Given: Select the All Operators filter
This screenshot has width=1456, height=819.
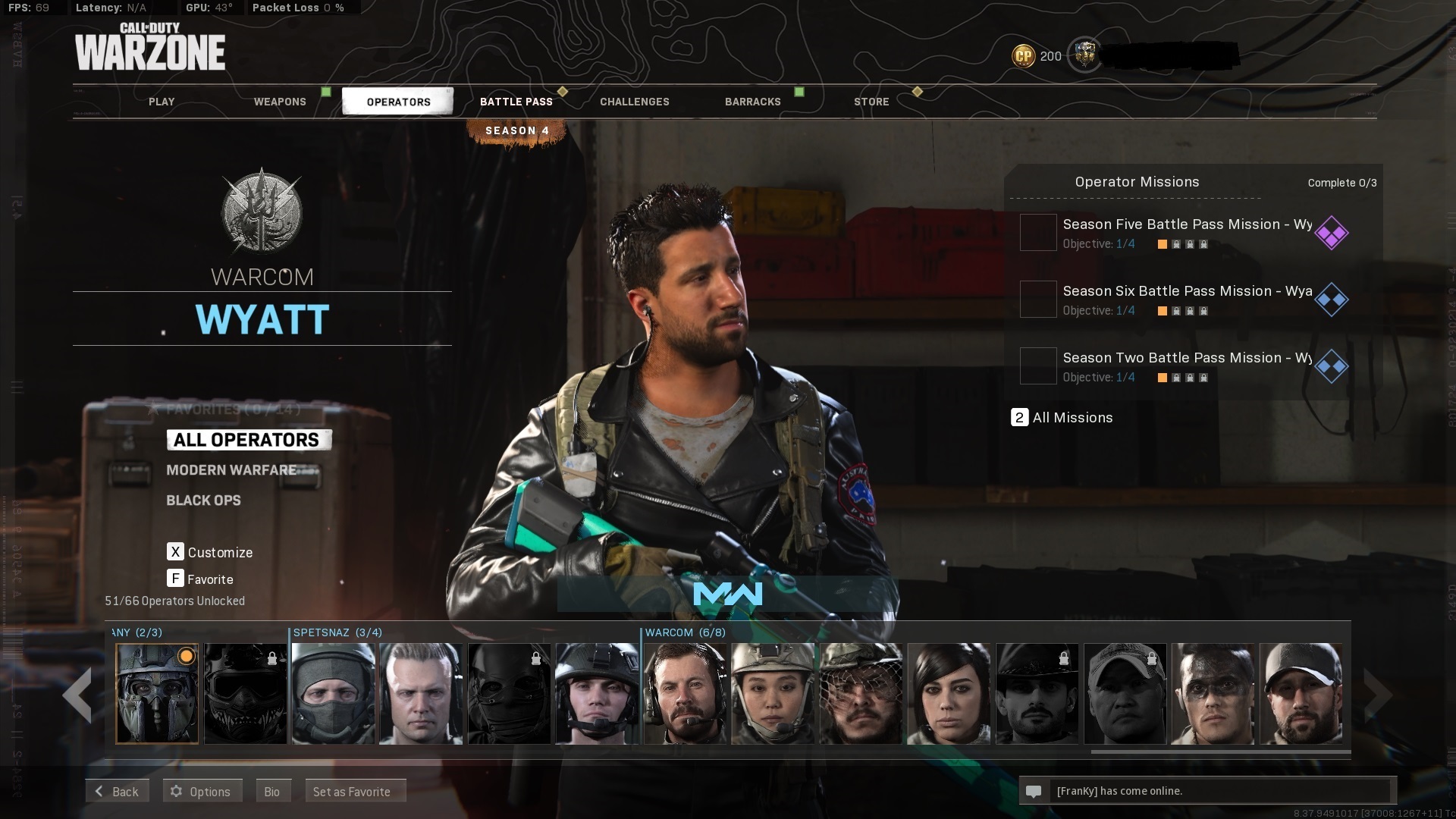Looking at the screenshot, I should pyautogui.click(x=246, y=440).
